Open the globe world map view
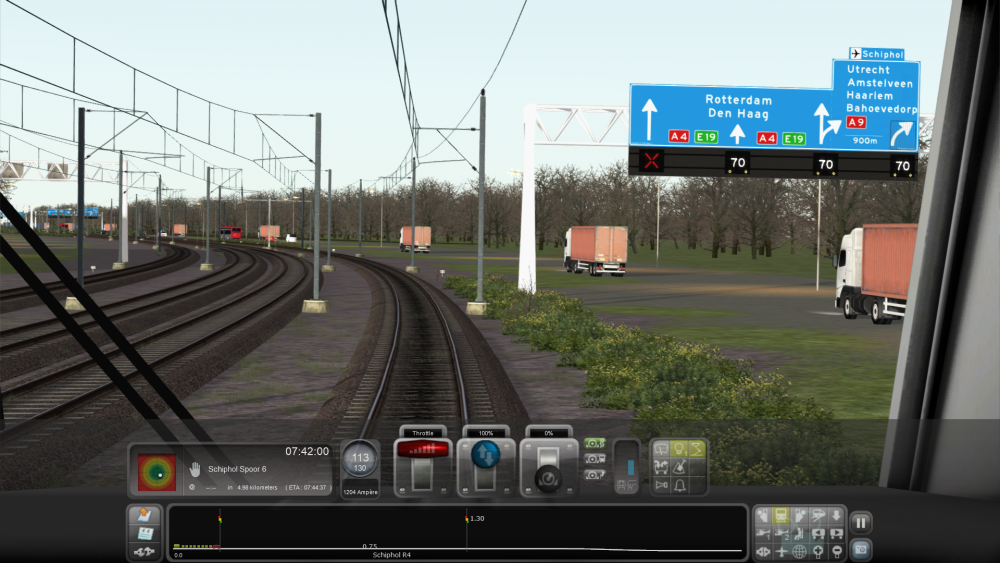The height and width of the screenshot is (563, 1000). [799, 551]
